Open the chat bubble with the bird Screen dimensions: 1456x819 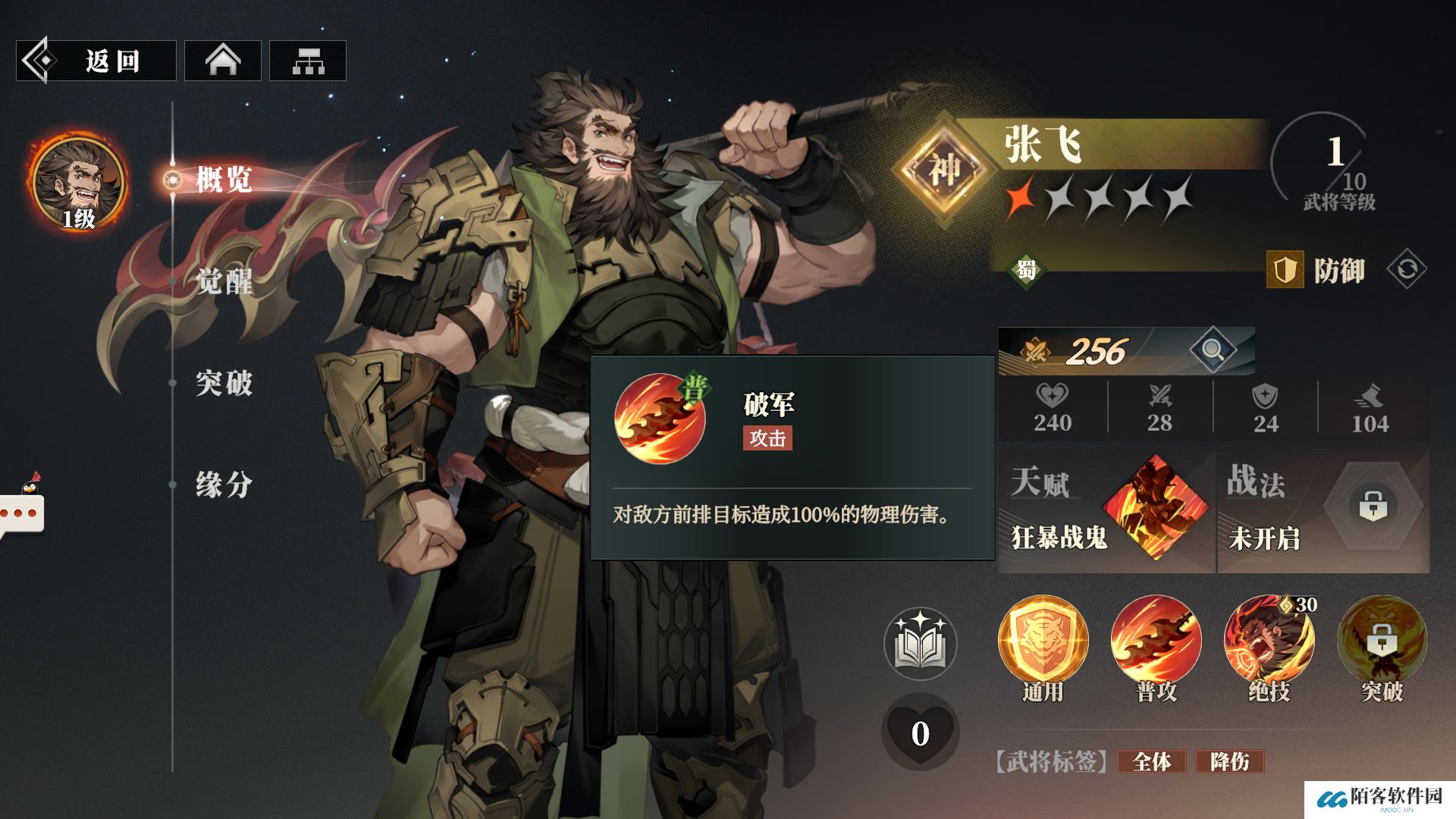[x=23, y=510]
